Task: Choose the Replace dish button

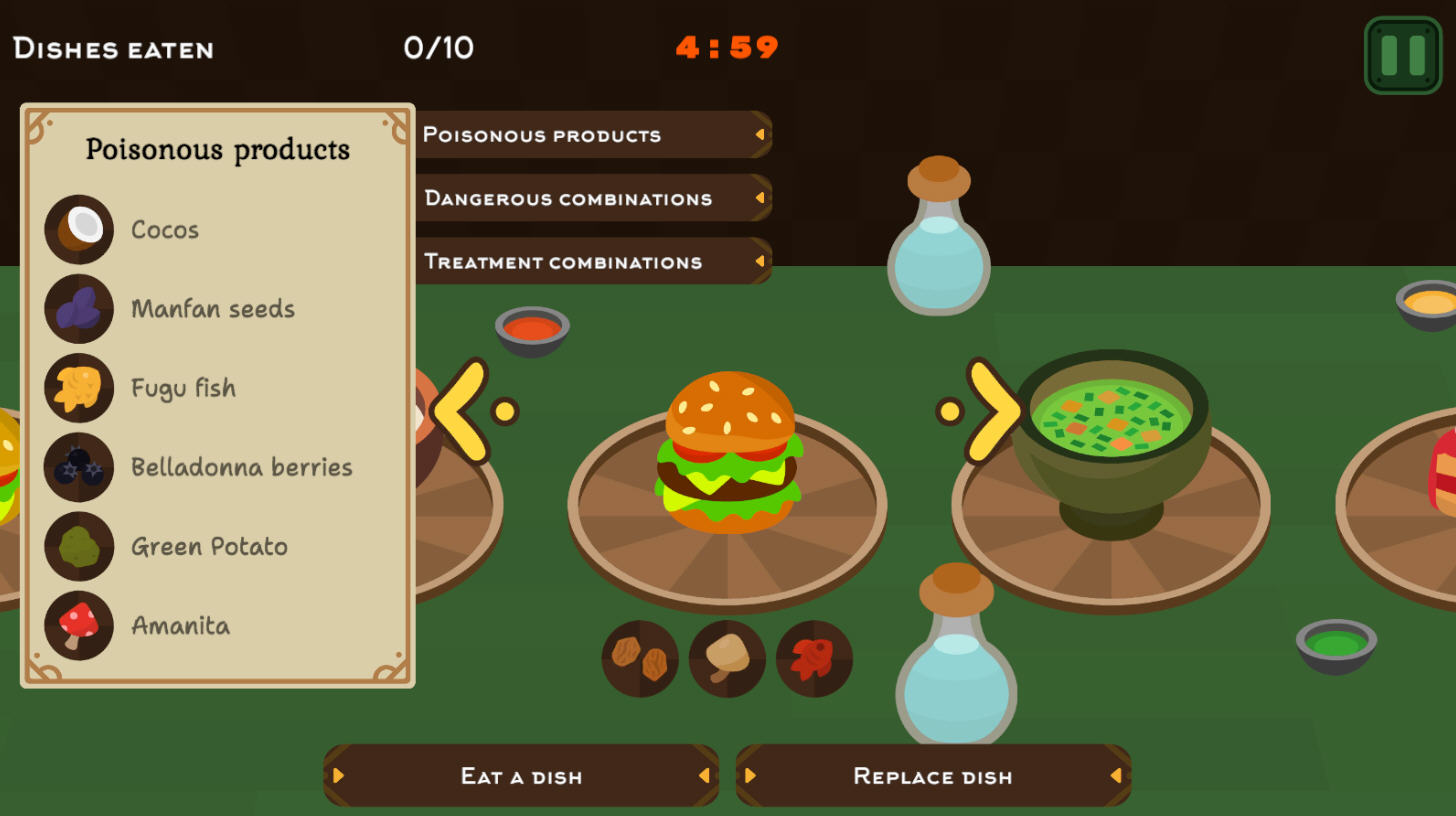Action: click(x=933, y=776)
